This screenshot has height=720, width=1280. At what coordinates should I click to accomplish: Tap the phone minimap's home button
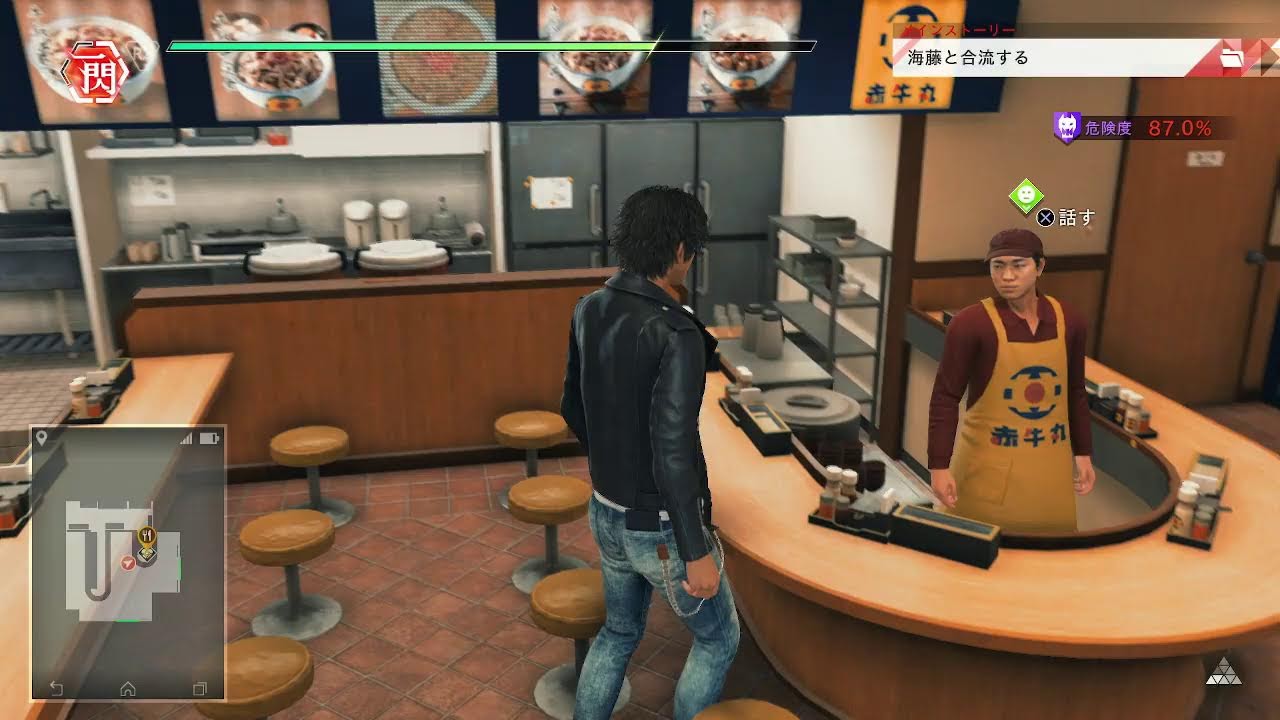click(x=128, y=688)
